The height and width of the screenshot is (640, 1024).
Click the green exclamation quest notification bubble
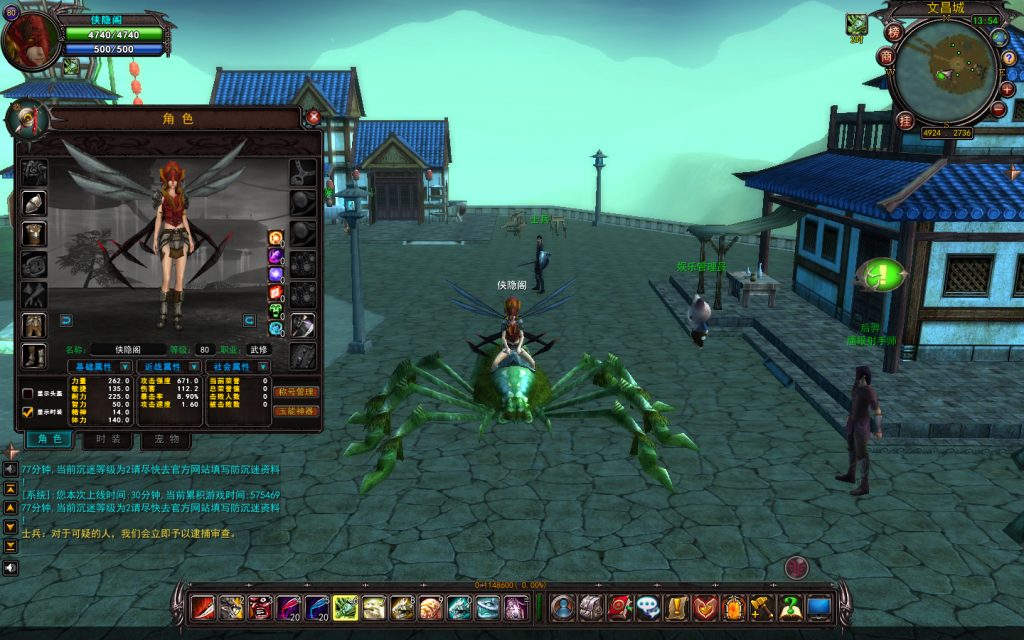(880, 274)
